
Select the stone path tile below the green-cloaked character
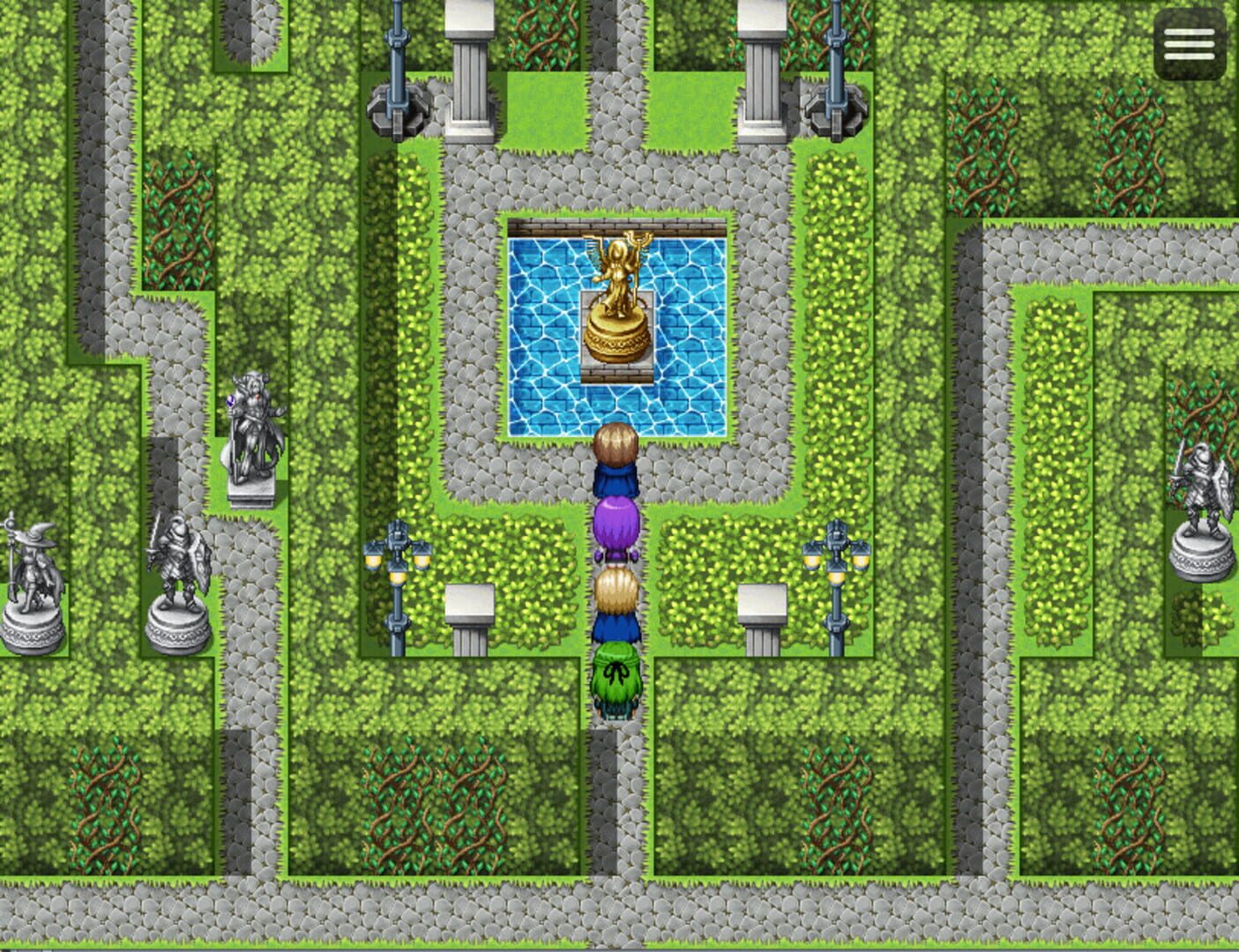coord(615,749)
